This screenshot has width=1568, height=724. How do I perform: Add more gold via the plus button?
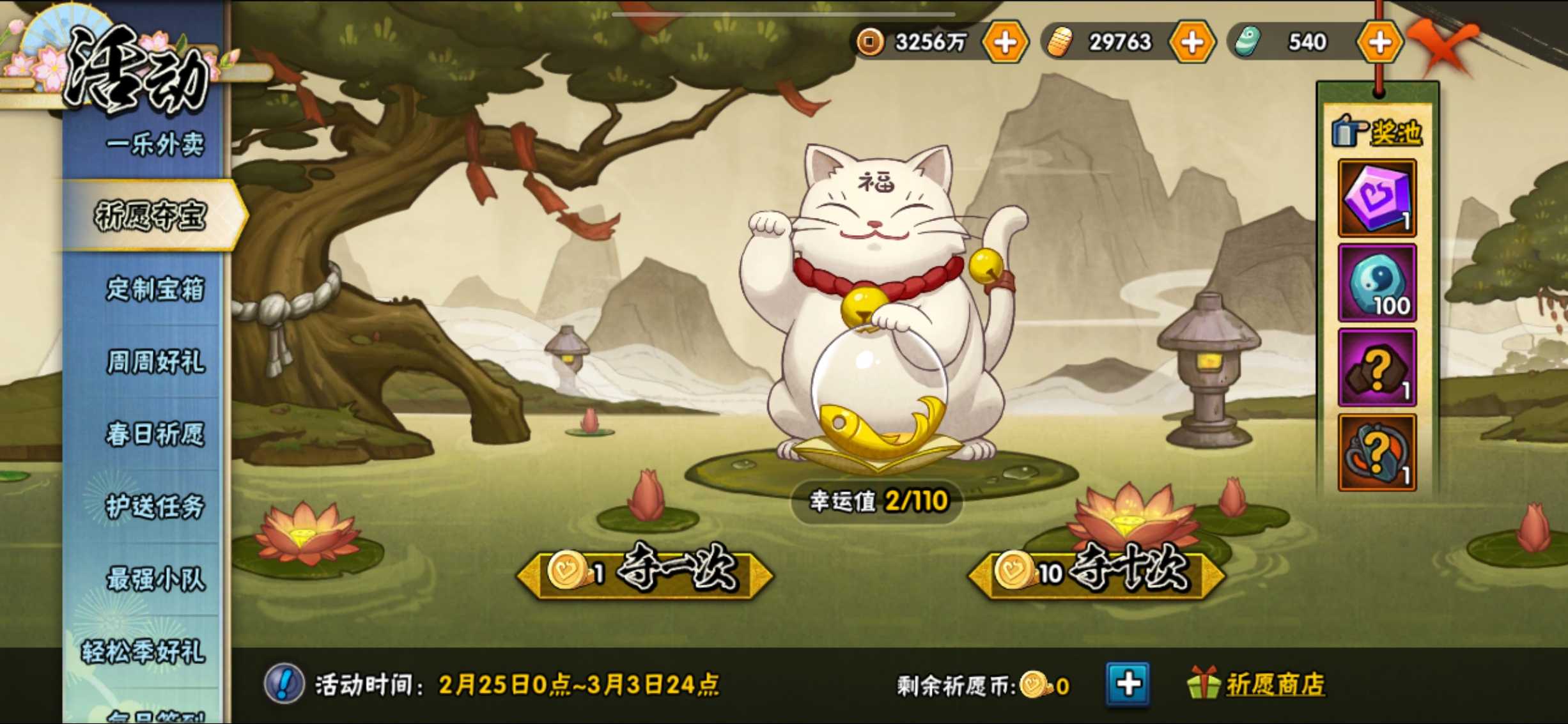pyautogui.click(x=1005, y=42)
